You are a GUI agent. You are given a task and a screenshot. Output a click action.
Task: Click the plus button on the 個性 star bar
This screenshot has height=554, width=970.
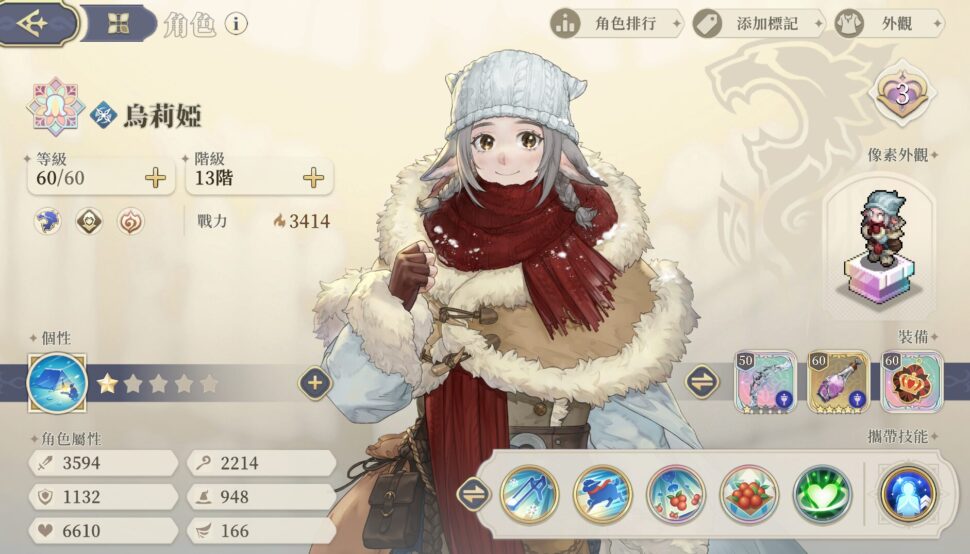click(x=315, y=383)
